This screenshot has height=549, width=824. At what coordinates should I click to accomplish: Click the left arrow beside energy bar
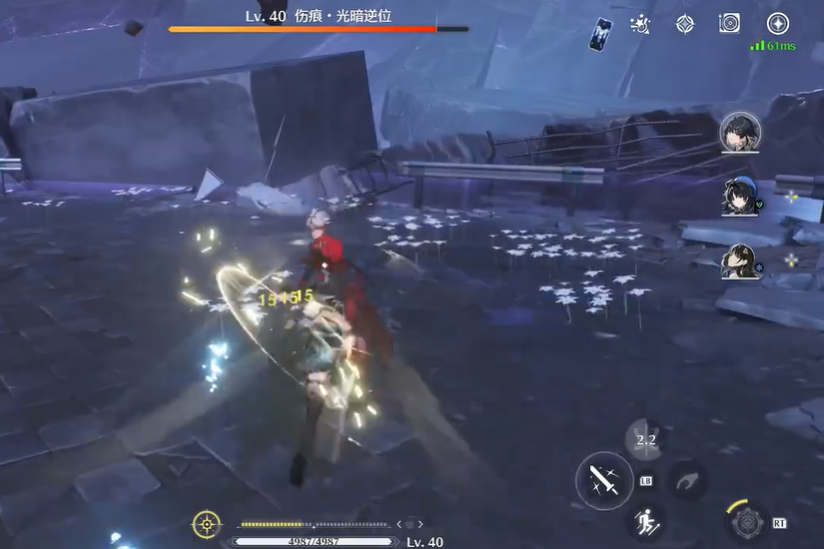399,523
